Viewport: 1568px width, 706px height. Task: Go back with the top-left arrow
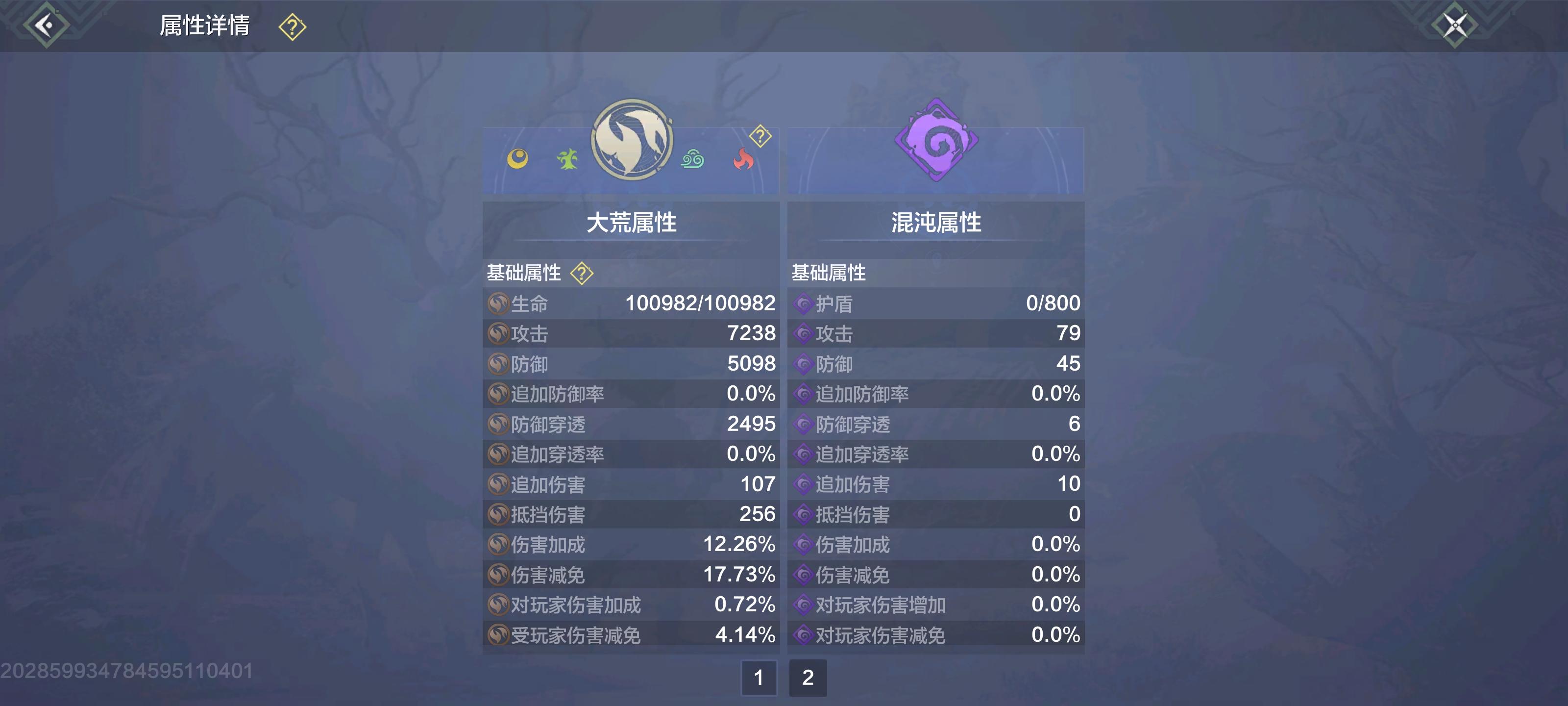(46, 25)
